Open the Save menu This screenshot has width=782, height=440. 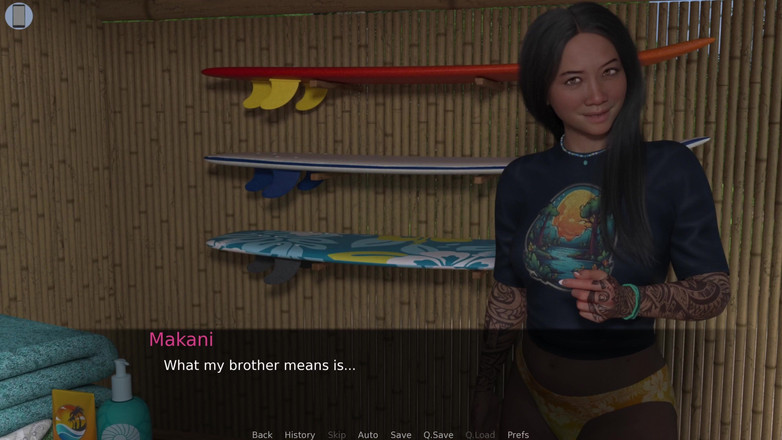(401, 435)
